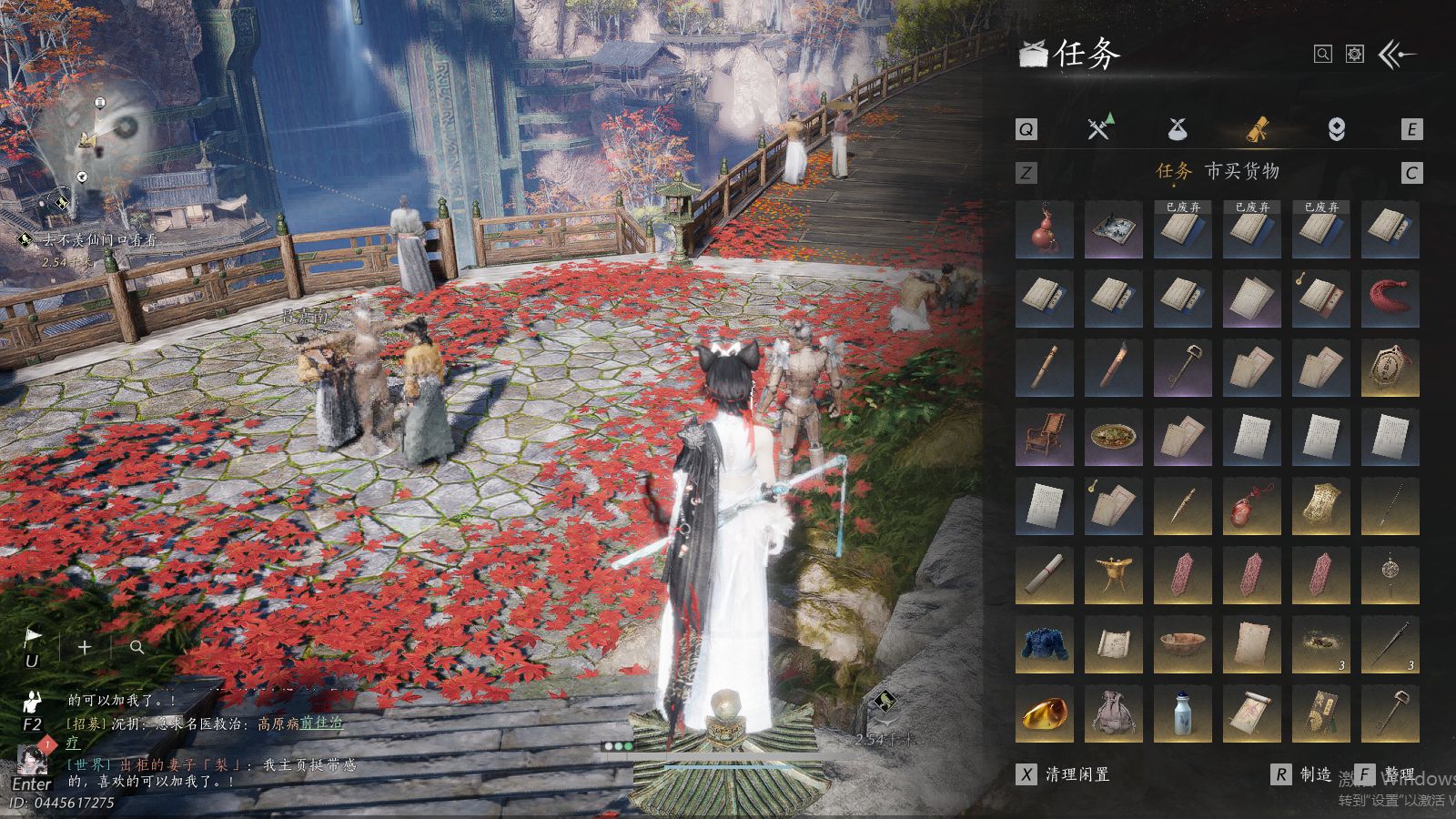The width and height of the screenshot is (1456, 819).
Task: Select the plate of food item
Action: tap(1113, 437)
